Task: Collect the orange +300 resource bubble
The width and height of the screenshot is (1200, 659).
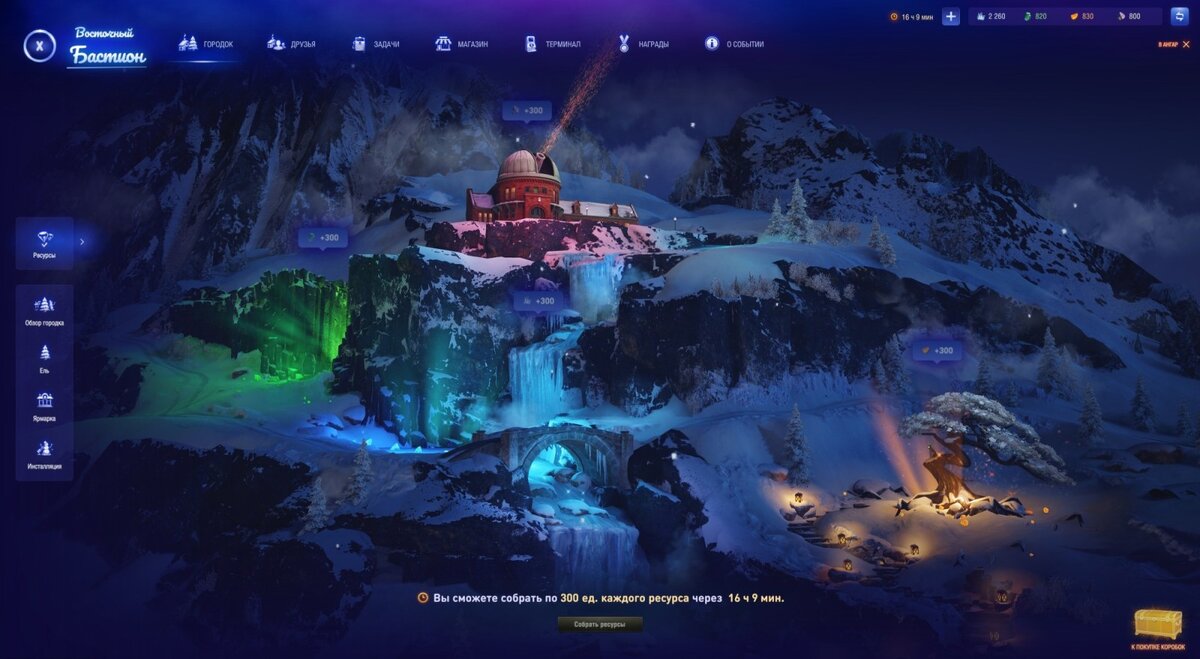Action: pyautogui.click(x=938, y=352)
